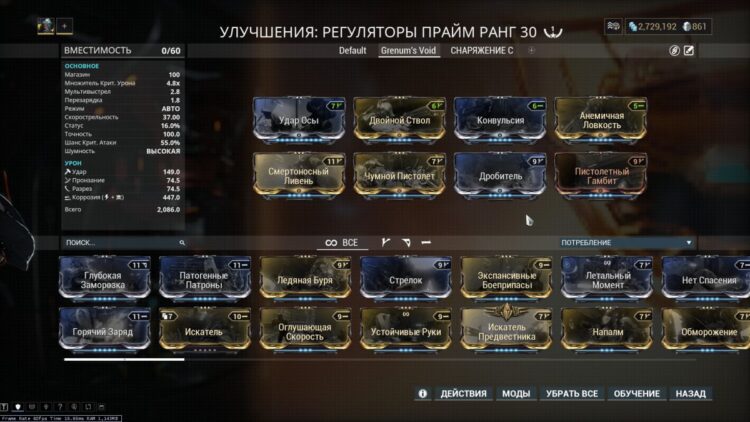Image resolution: width=750 pixels, height=422 pixels.
Task: Focus the ПОИСК mod search field
Action: (120, 242)
